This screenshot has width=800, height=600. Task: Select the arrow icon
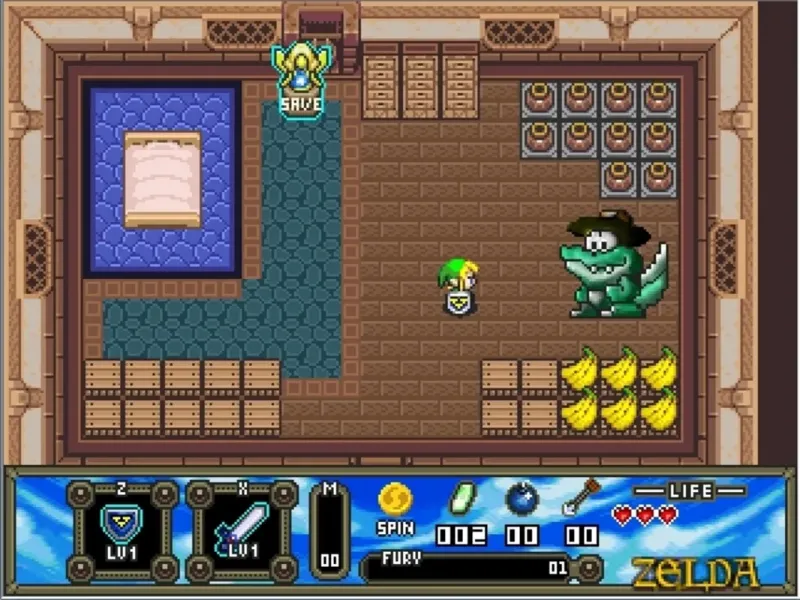pyautogui.click(x=579, y=497)
